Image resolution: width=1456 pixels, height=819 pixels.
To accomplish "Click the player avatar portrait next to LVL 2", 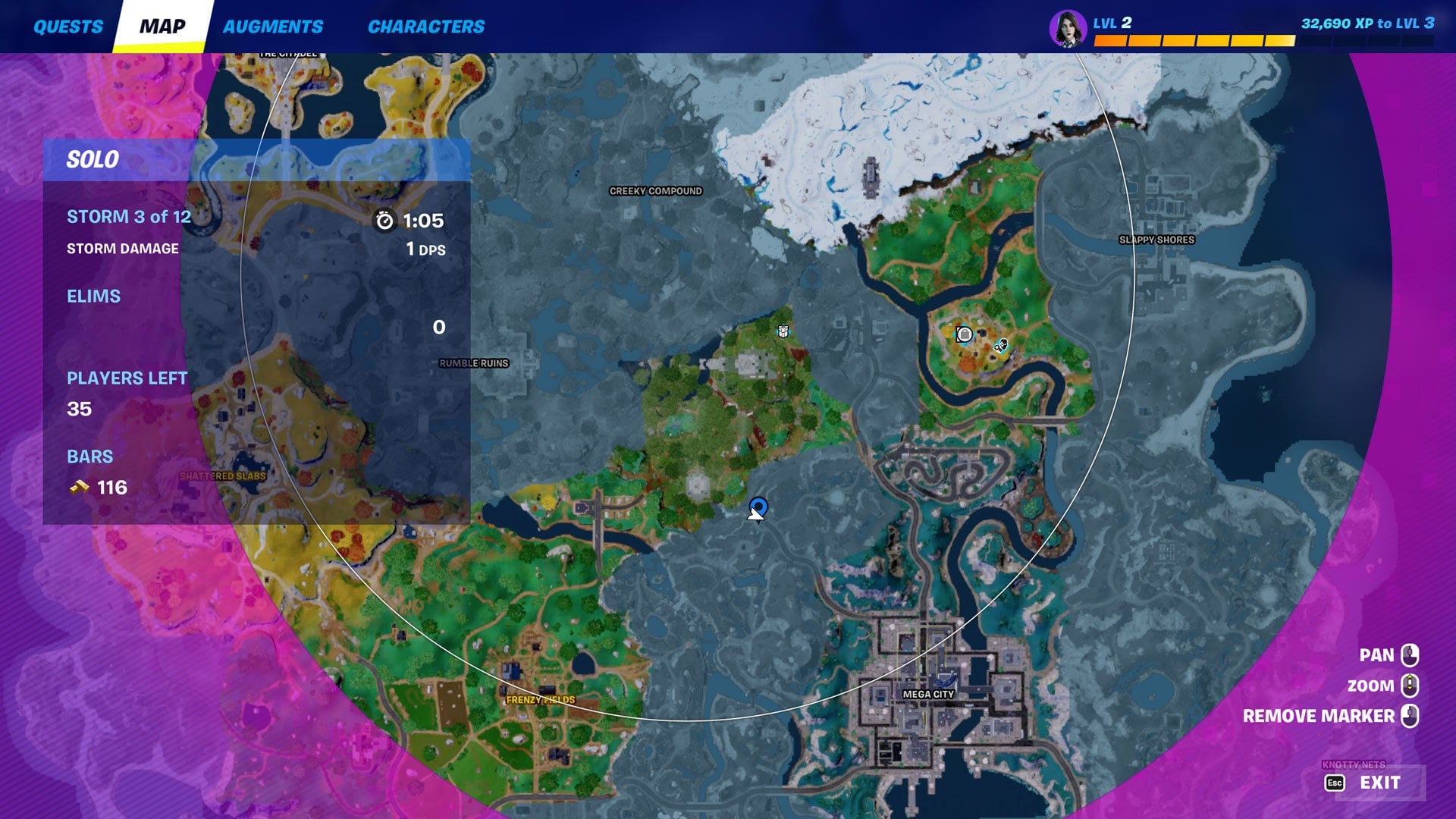I will click(x=1067, y=24).
